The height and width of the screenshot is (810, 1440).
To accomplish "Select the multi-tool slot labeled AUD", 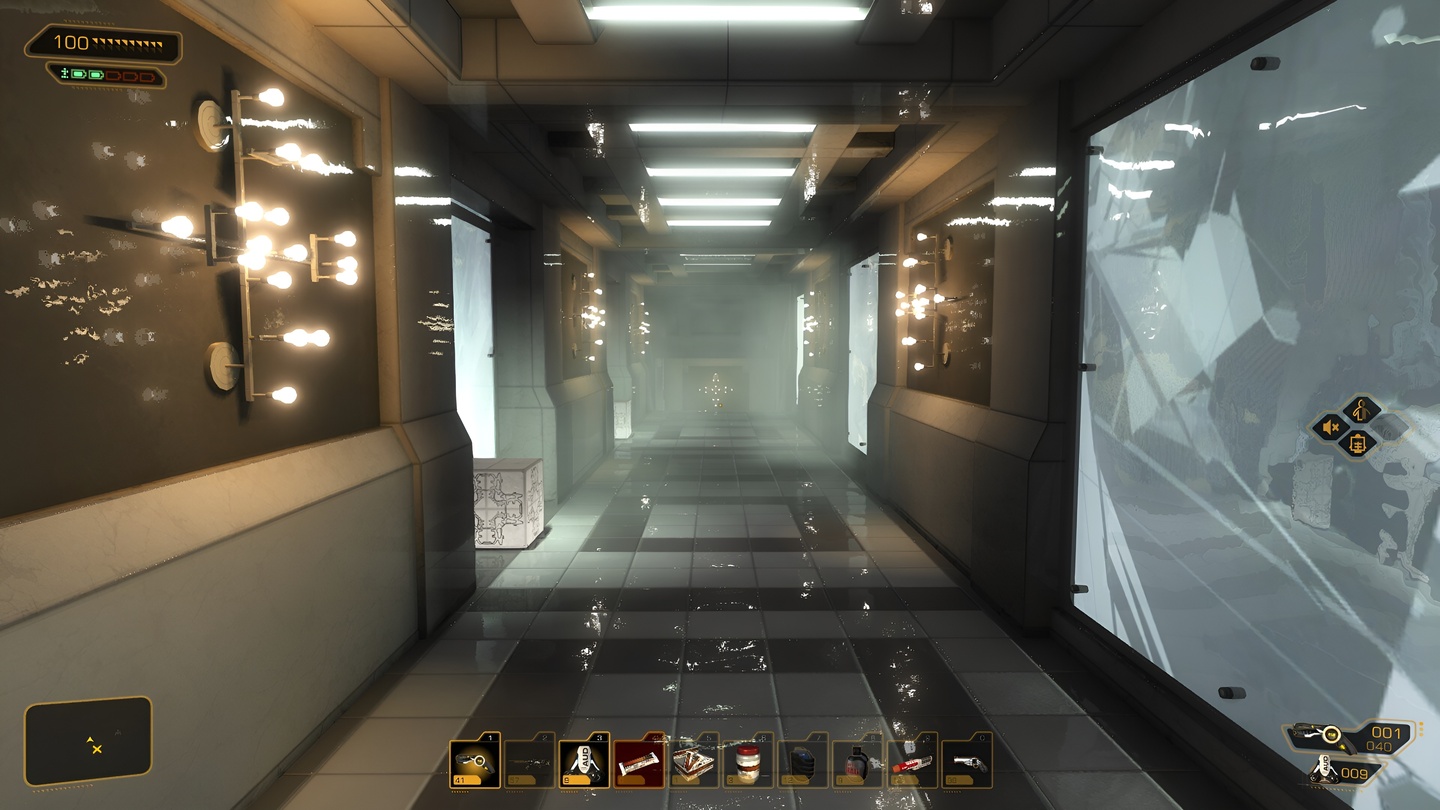I will [584, 764].
